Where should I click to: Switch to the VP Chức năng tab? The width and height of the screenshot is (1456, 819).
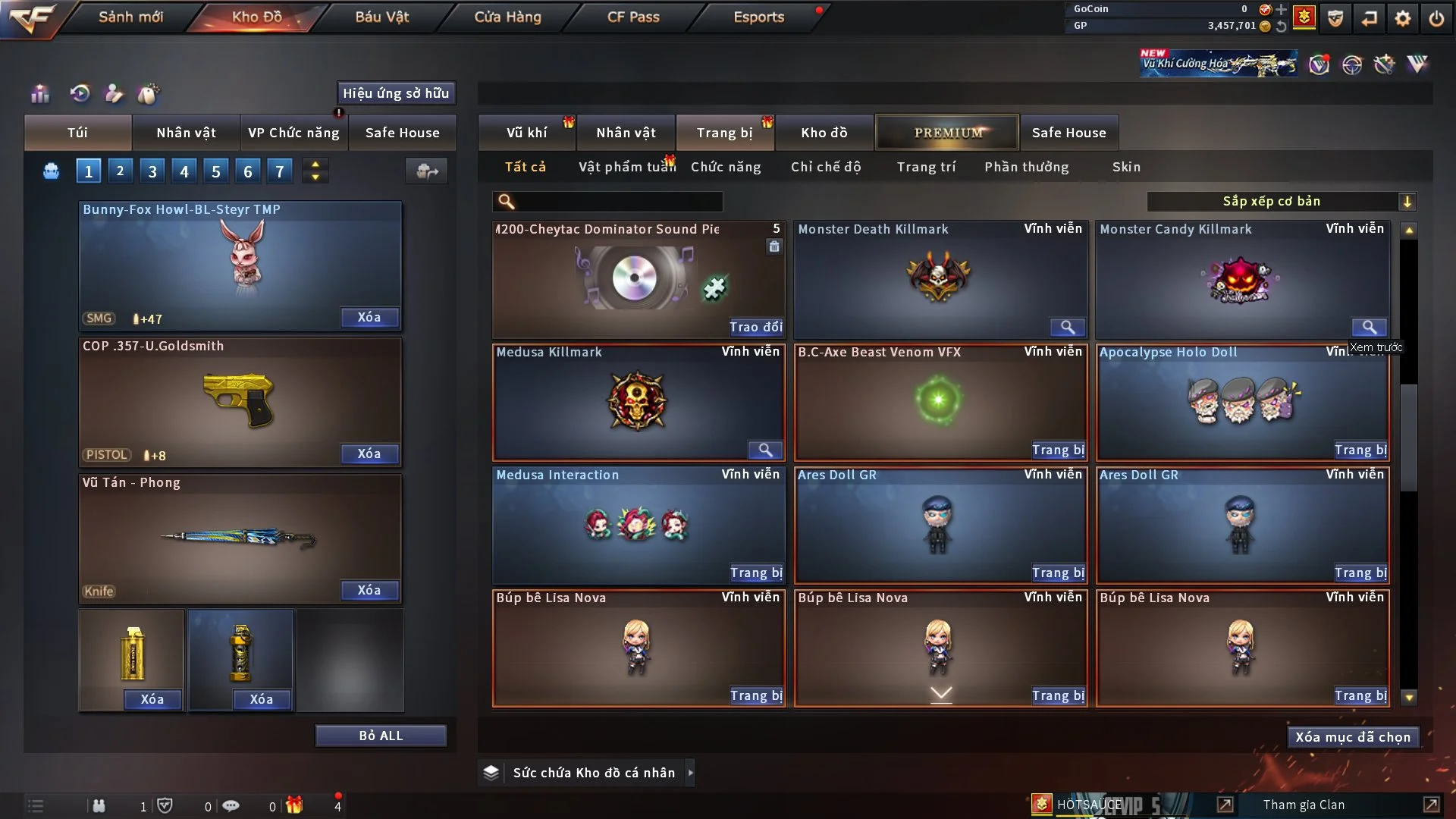click(293, 133)
